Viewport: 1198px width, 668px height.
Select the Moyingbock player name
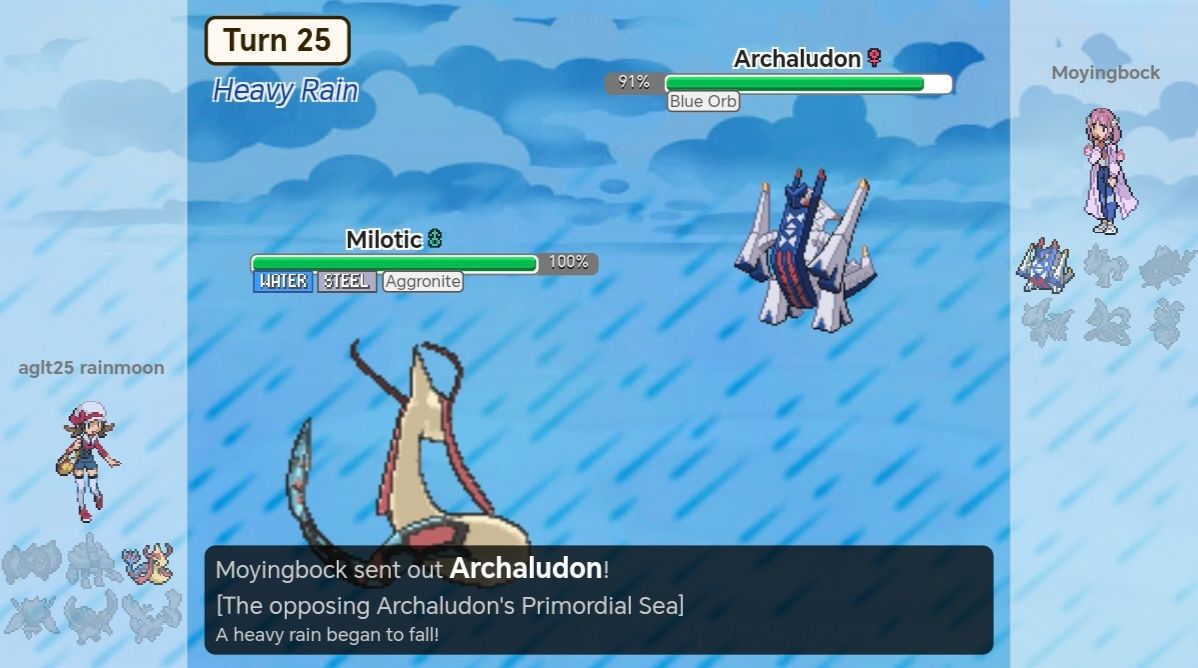pyautogui.click(x=1105, y=73)
